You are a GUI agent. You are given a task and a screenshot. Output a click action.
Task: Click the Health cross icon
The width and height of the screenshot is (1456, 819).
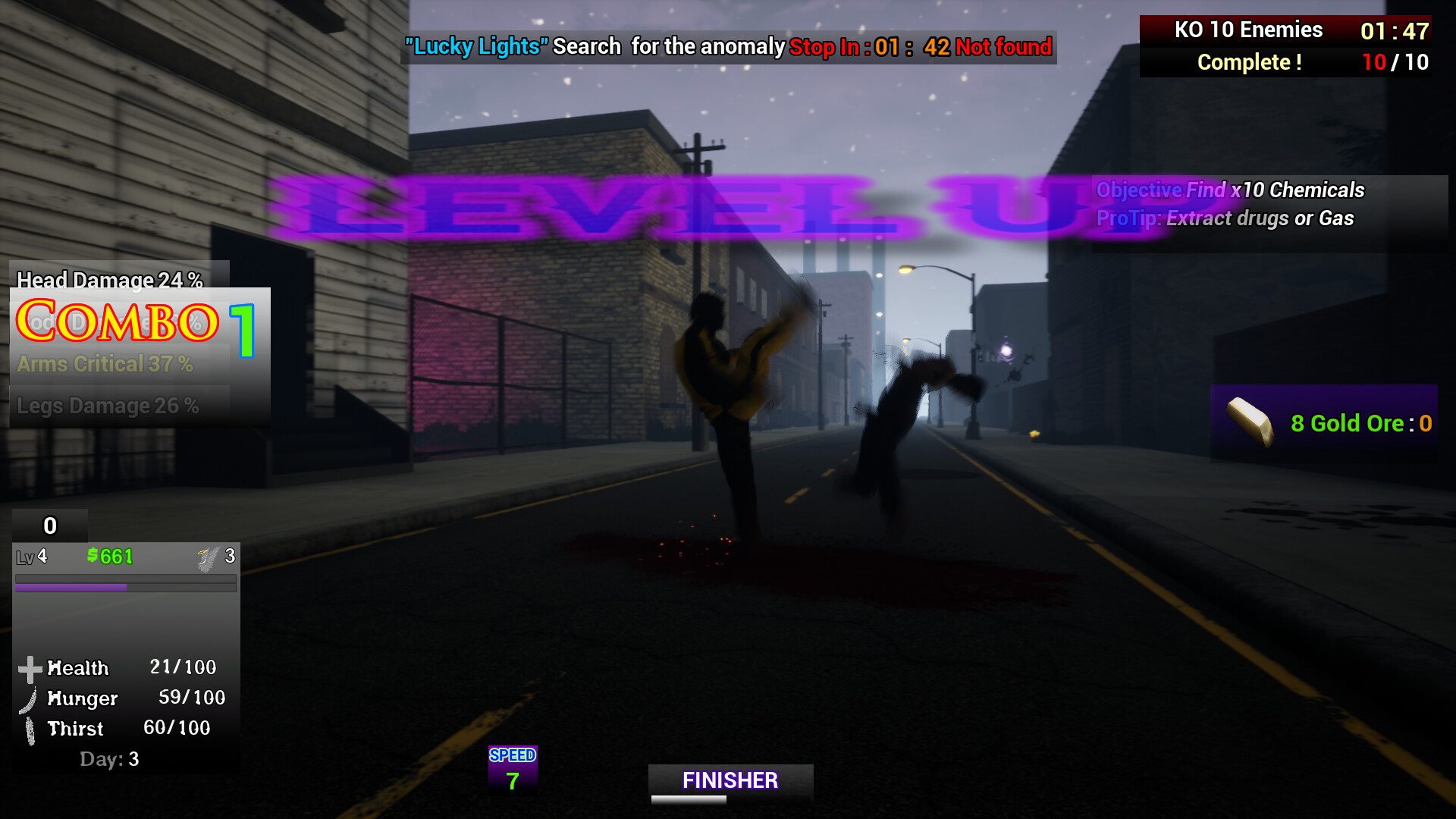[x=30, y=668]
